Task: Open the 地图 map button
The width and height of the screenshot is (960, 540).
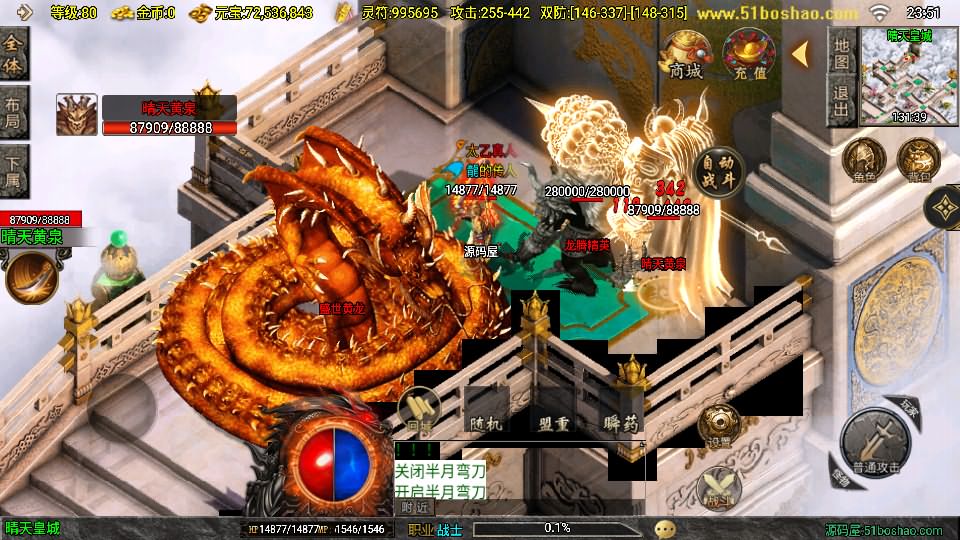Action: [x=842, y=54]
